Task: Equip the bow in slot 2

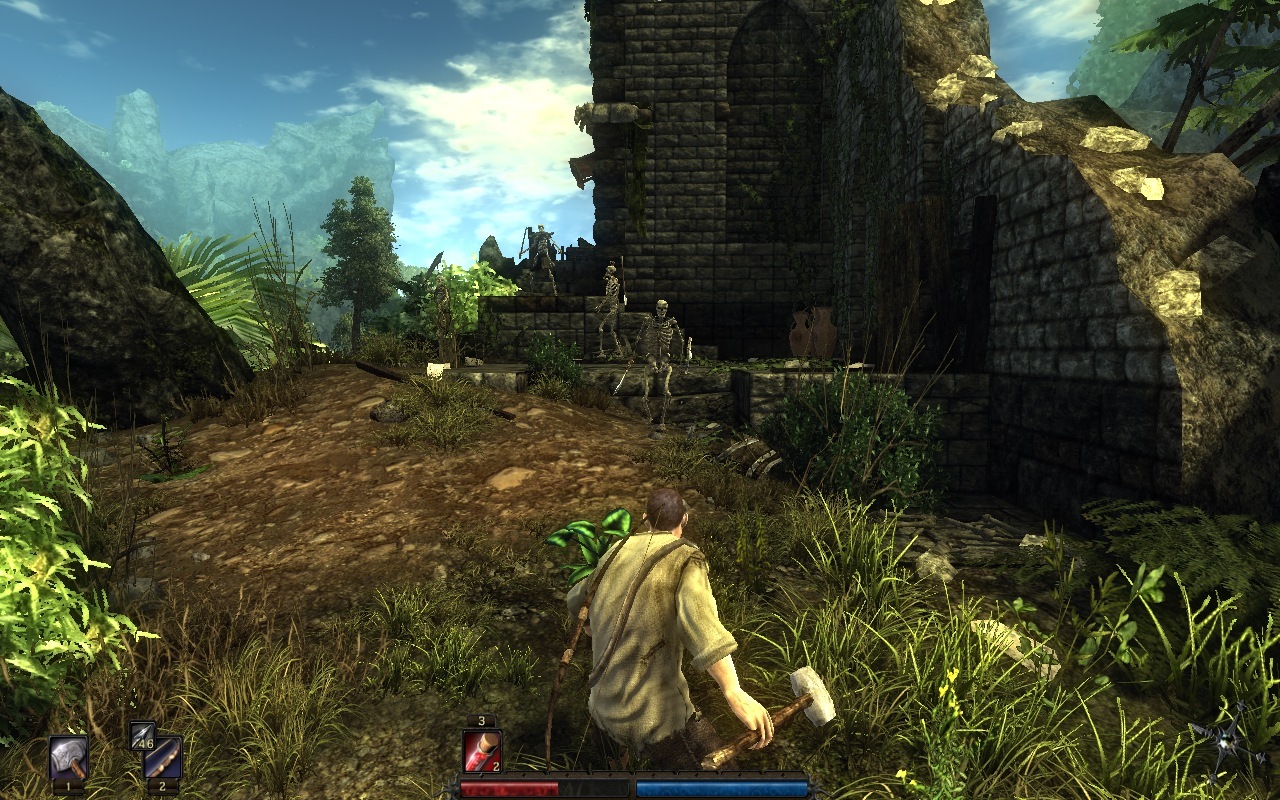Action: (163, 758)
